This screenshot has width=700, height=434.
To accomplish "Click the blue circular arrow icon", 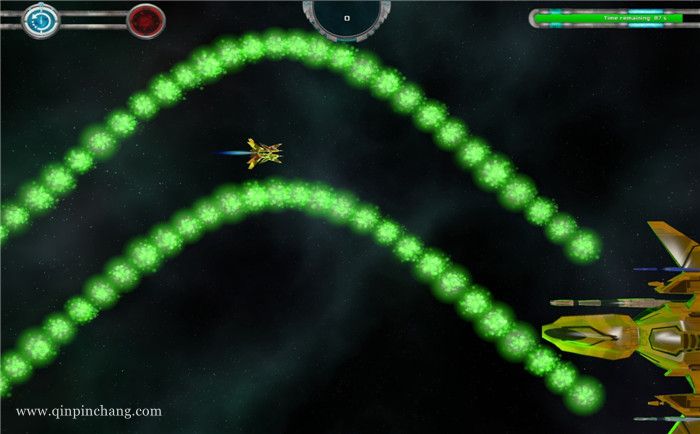I will coord(41,19).
